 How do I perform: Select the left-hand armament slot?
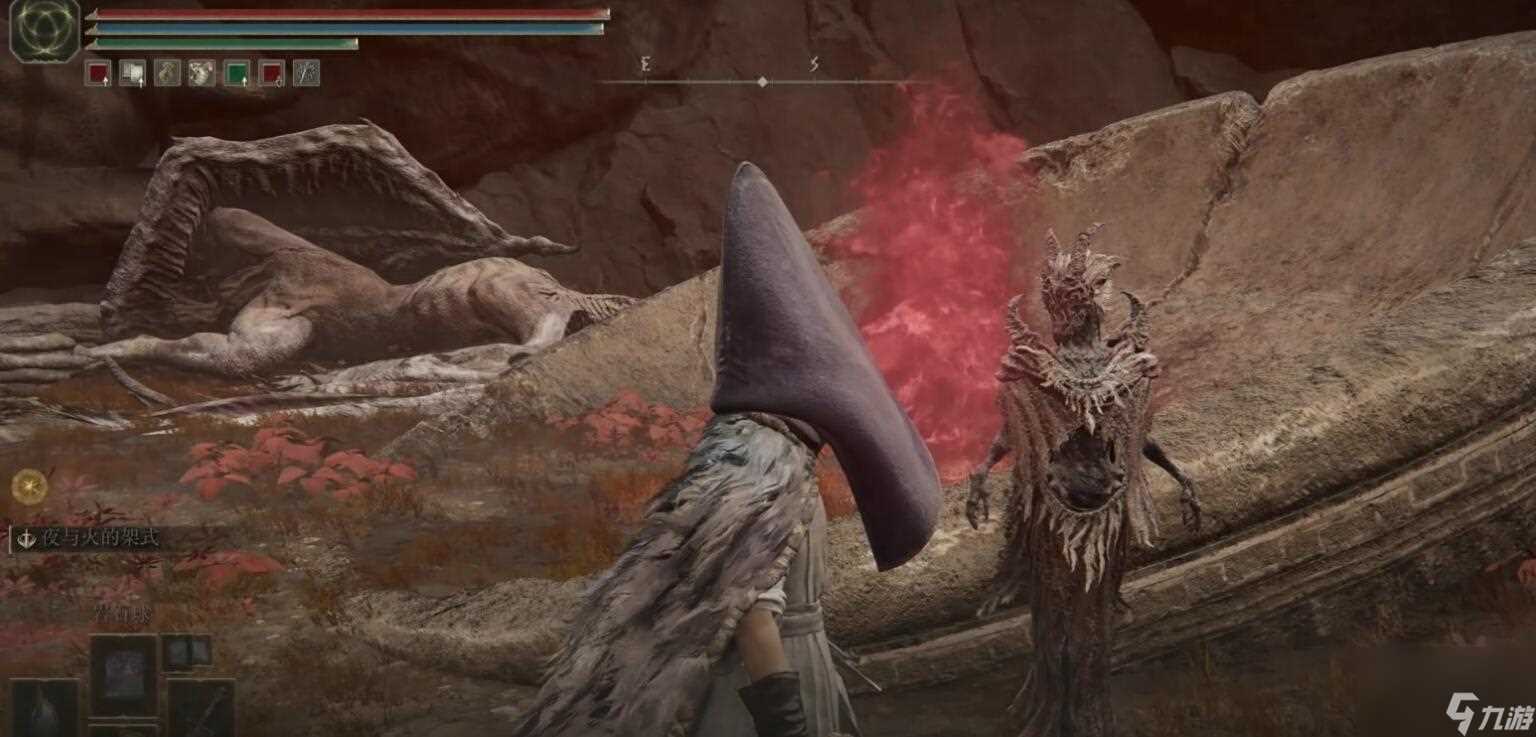(44, 707)
